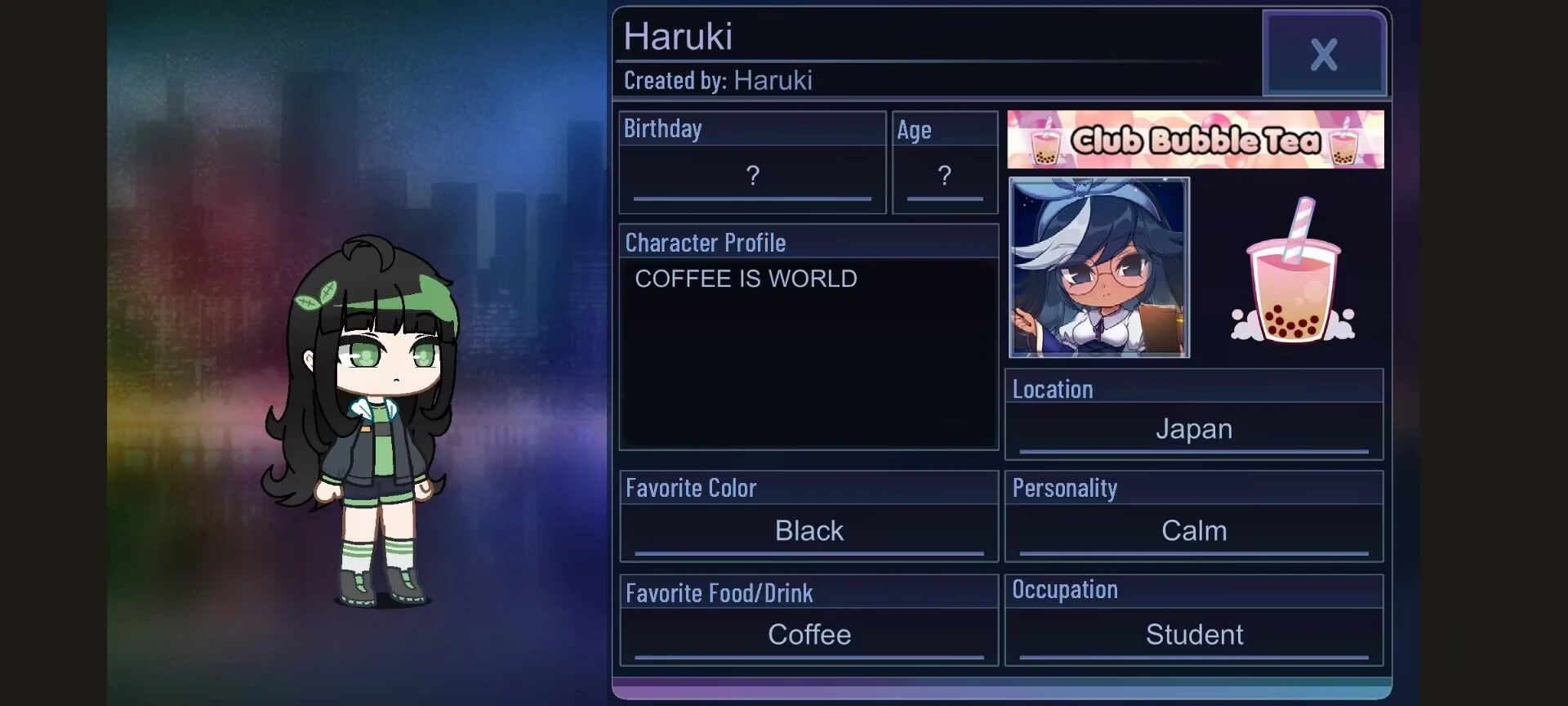The height and width of the screenshot is (706, 1568).
Task: Click the Location field showing Japan
Action: [1194, 428]
